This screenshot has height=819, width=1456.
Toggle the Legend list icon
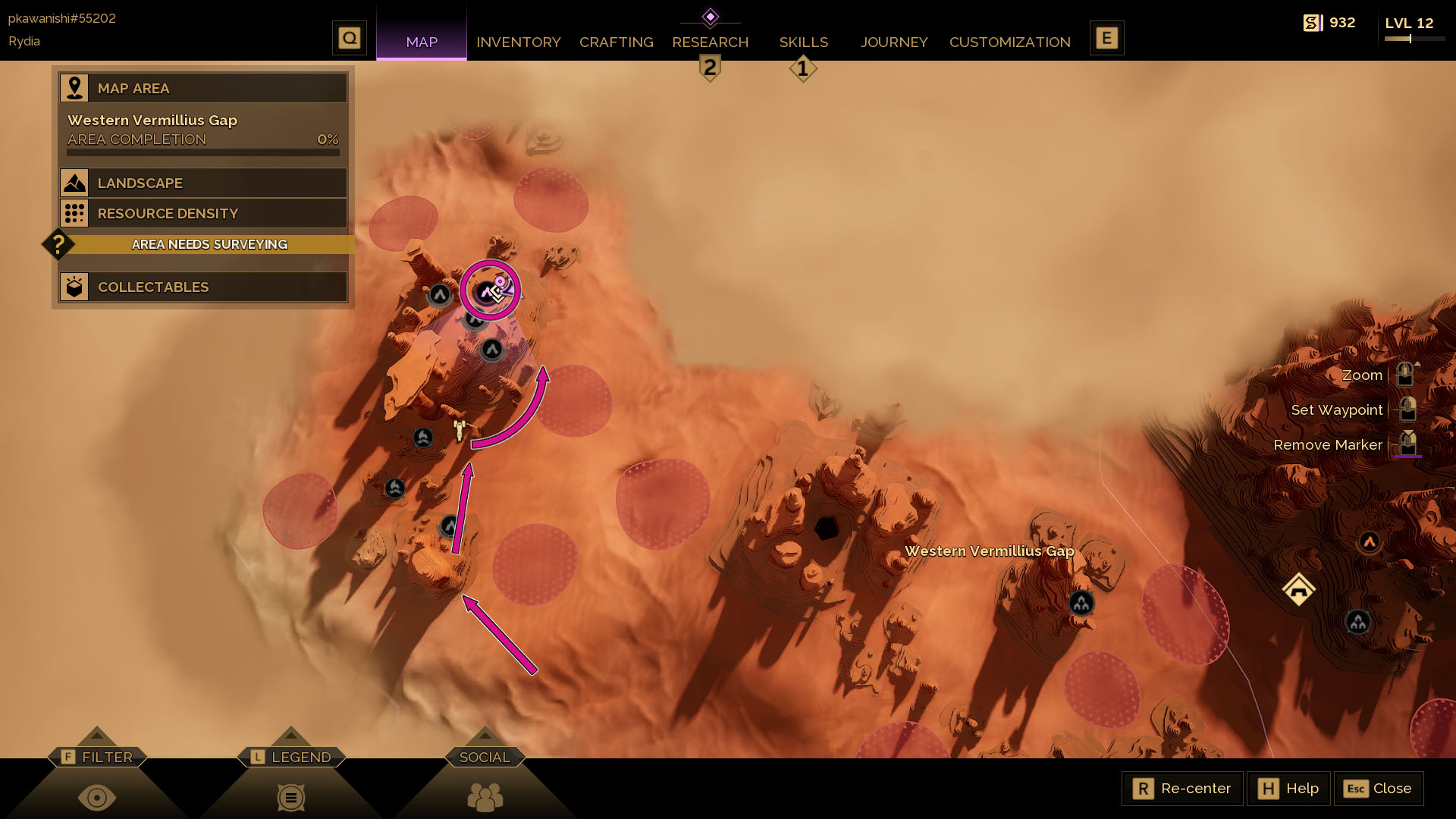(x=291, y=798)
